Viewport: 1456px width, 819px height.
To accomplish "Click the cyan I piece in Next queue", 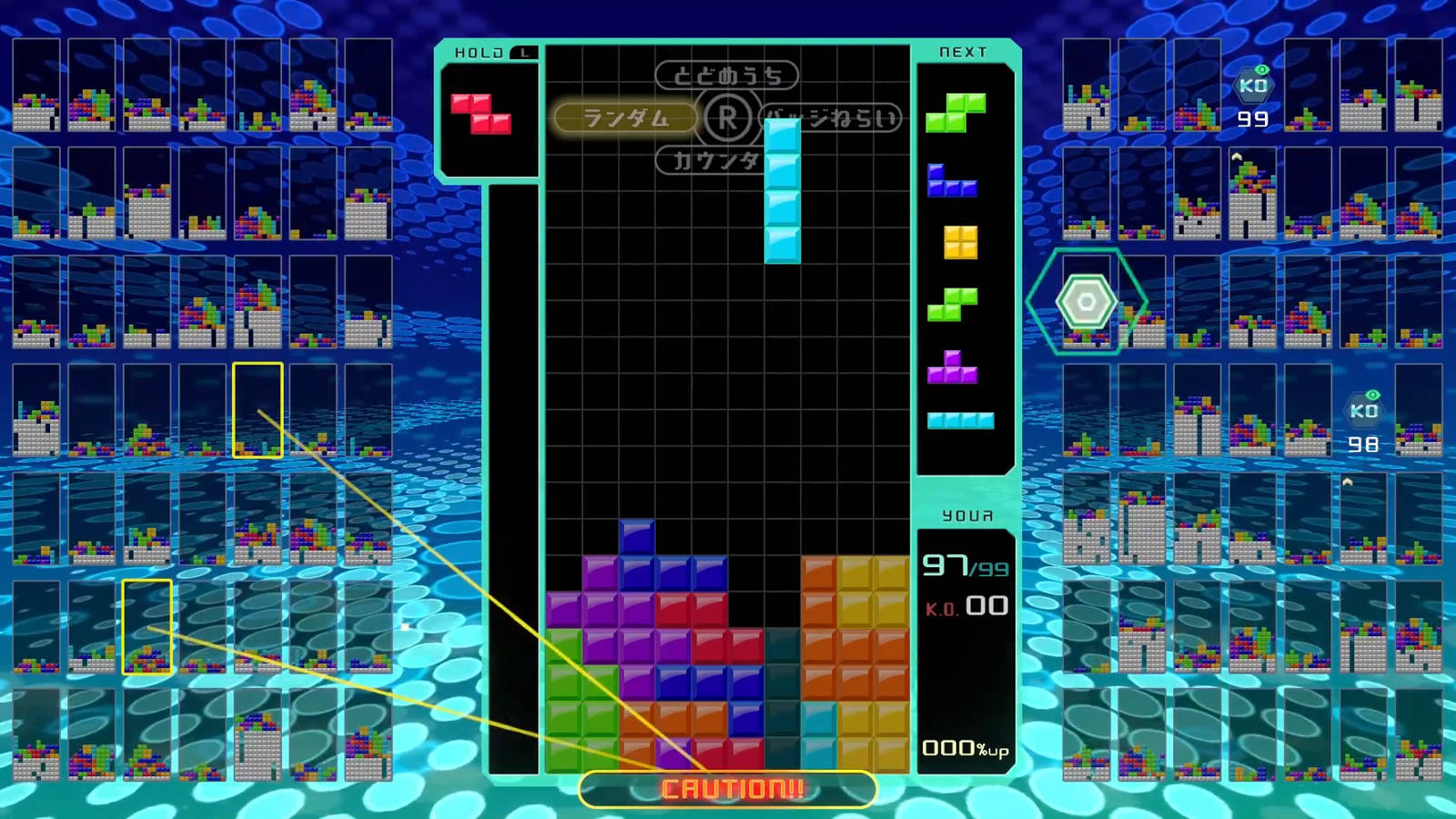I will [960, 420].
